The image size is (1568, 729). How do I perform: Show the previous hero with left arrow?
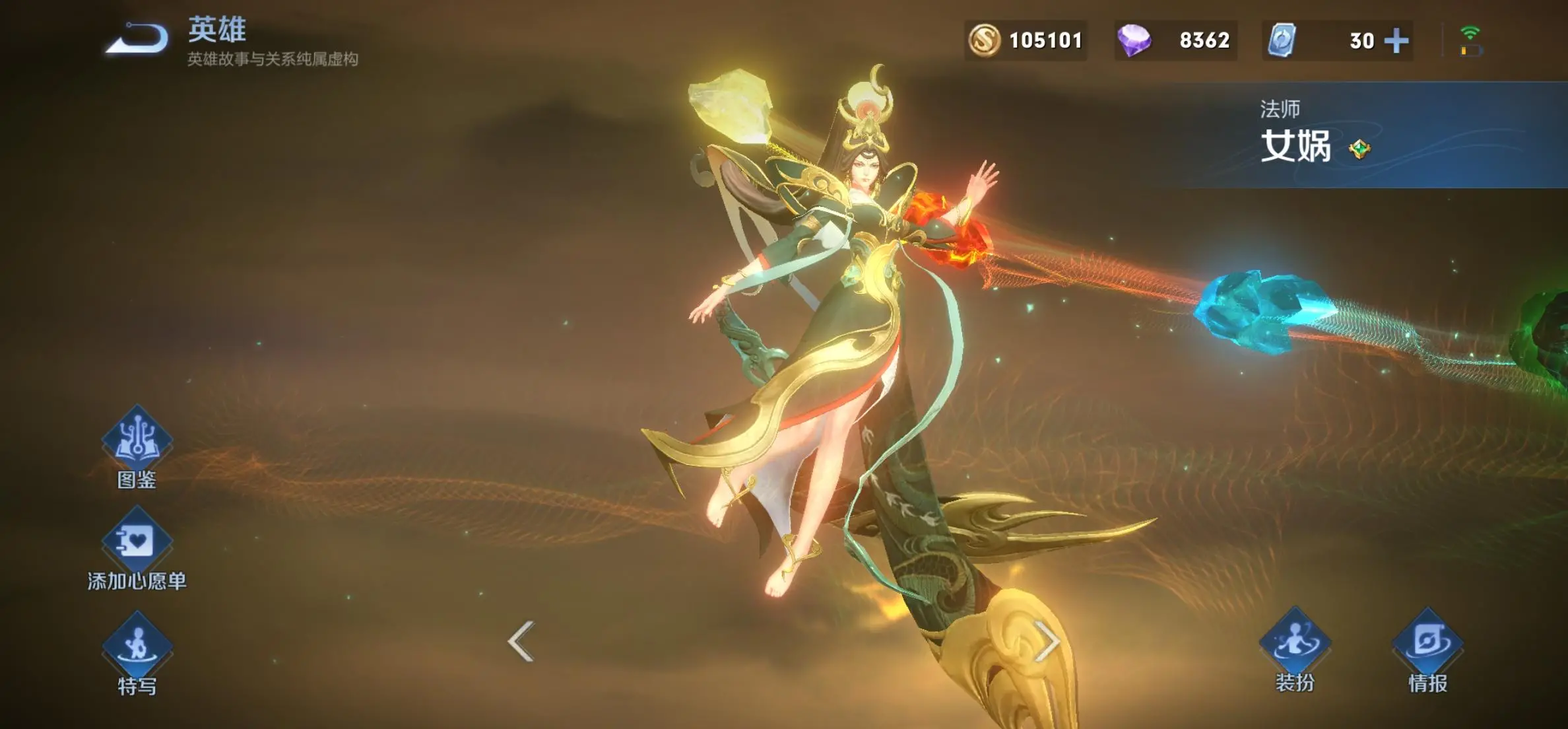(521, 641)
